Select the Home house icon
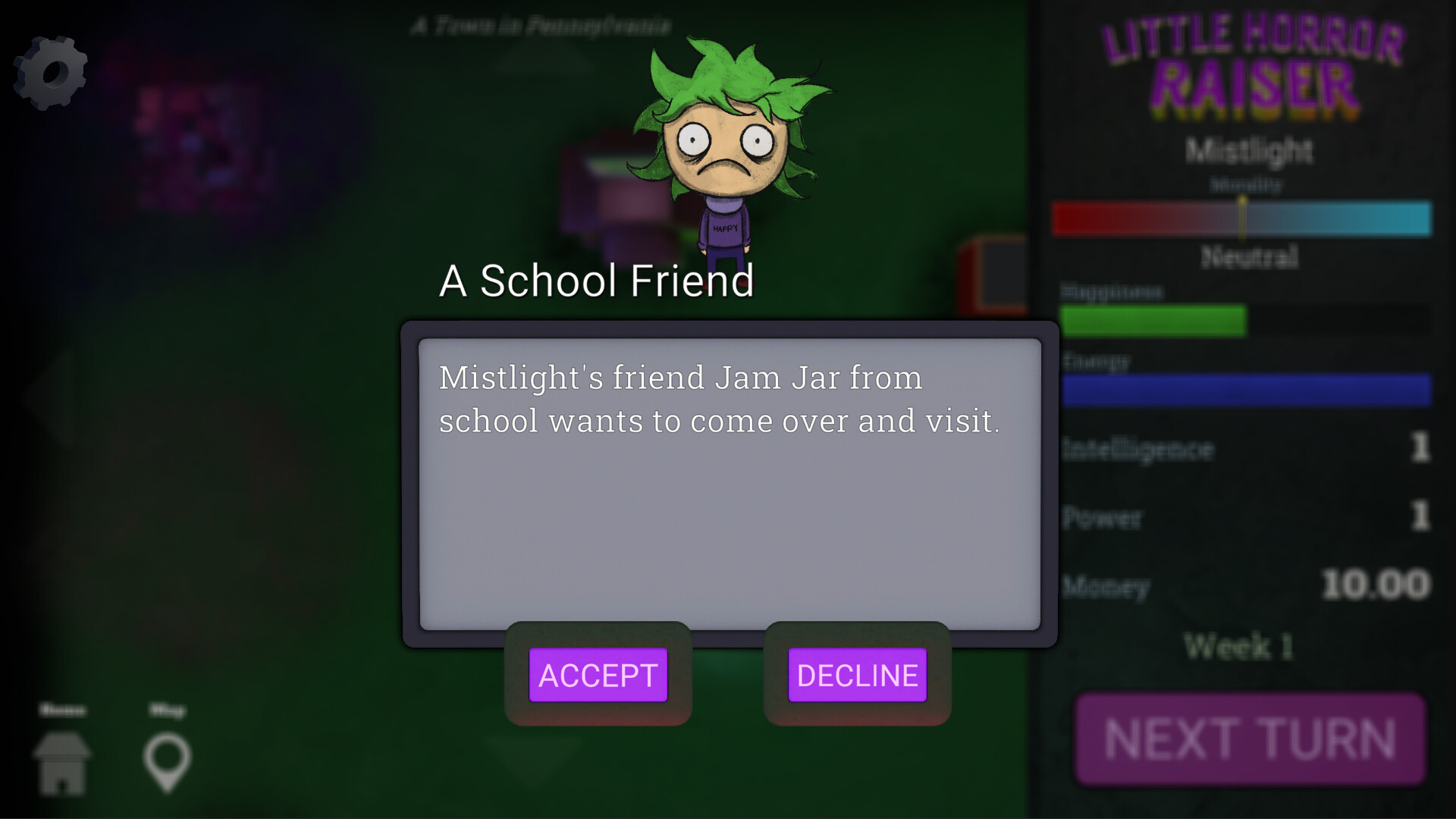Image resolution: width=1456 pixels, height=819 pixels. pos(63,762)
